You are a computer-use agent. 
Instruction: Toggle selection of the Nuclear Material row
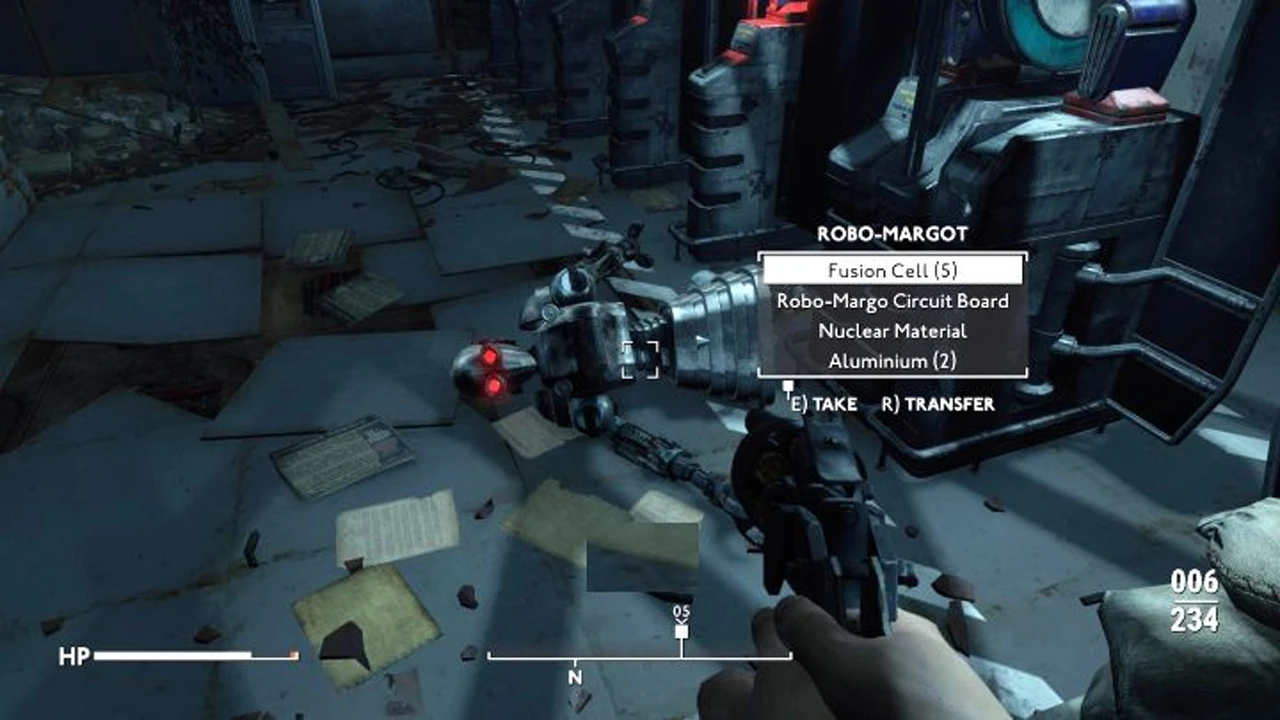pos(893,331)
